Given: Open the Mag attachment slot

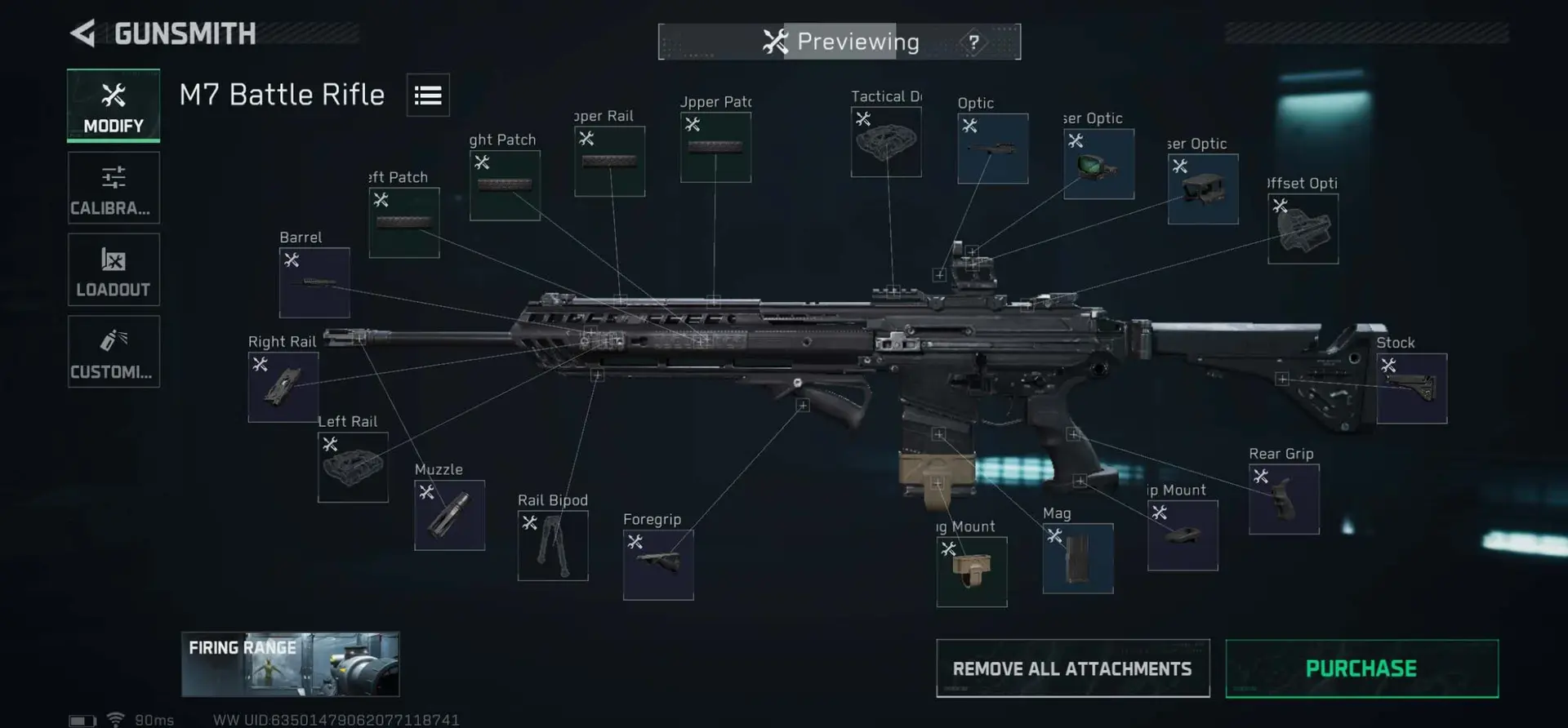Looking at the screenshot, I should click(1077, 558).
